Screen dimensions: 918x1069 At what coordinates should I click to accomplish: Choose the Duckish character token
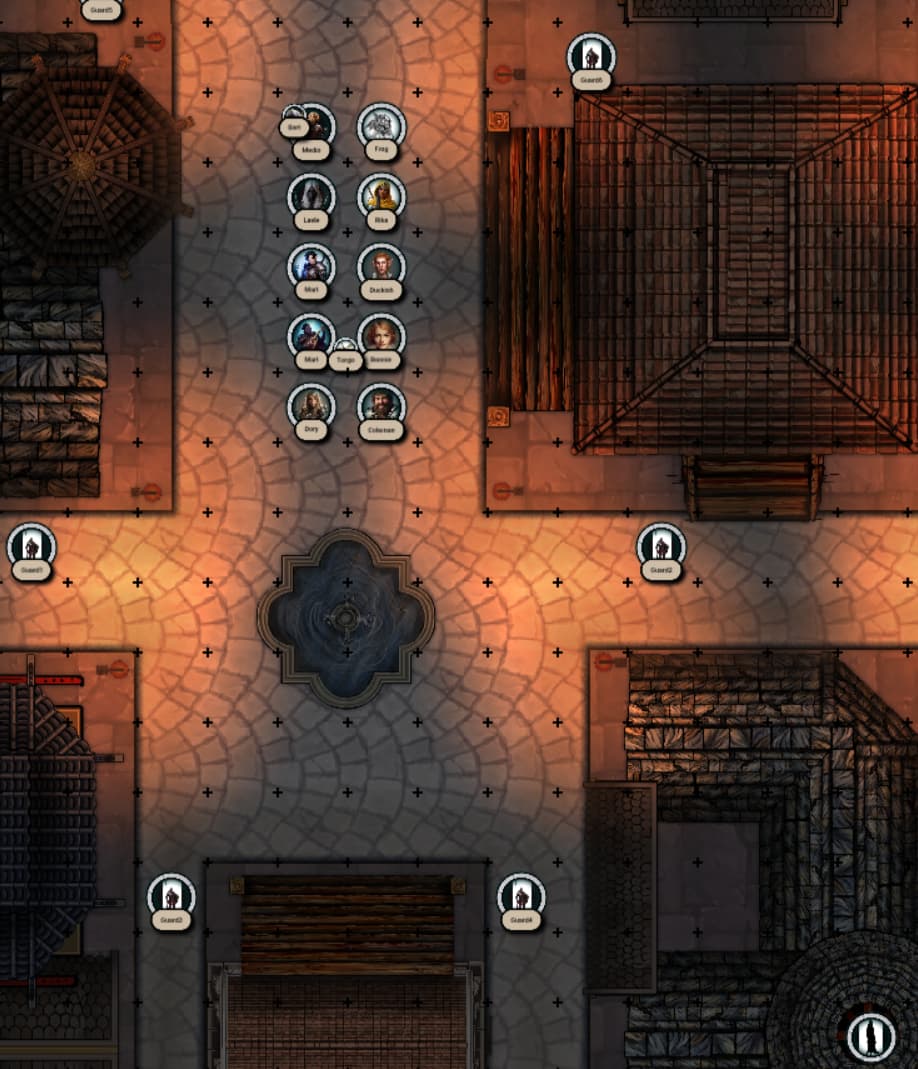click(x=381, y=267)
